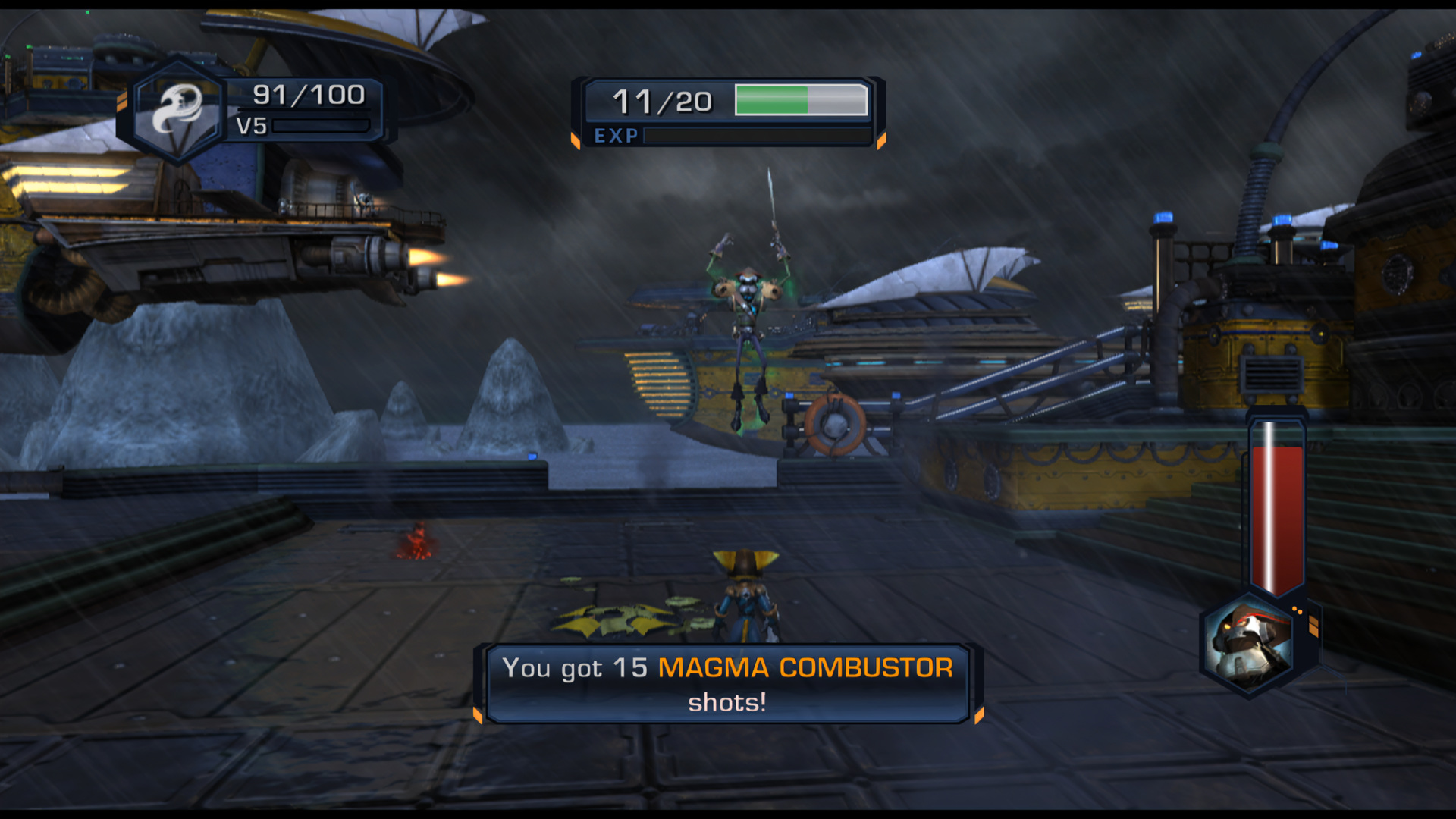Click the EXP label on the weapon panel
This screenshot has width=1456, height=819.
[616, 136]
